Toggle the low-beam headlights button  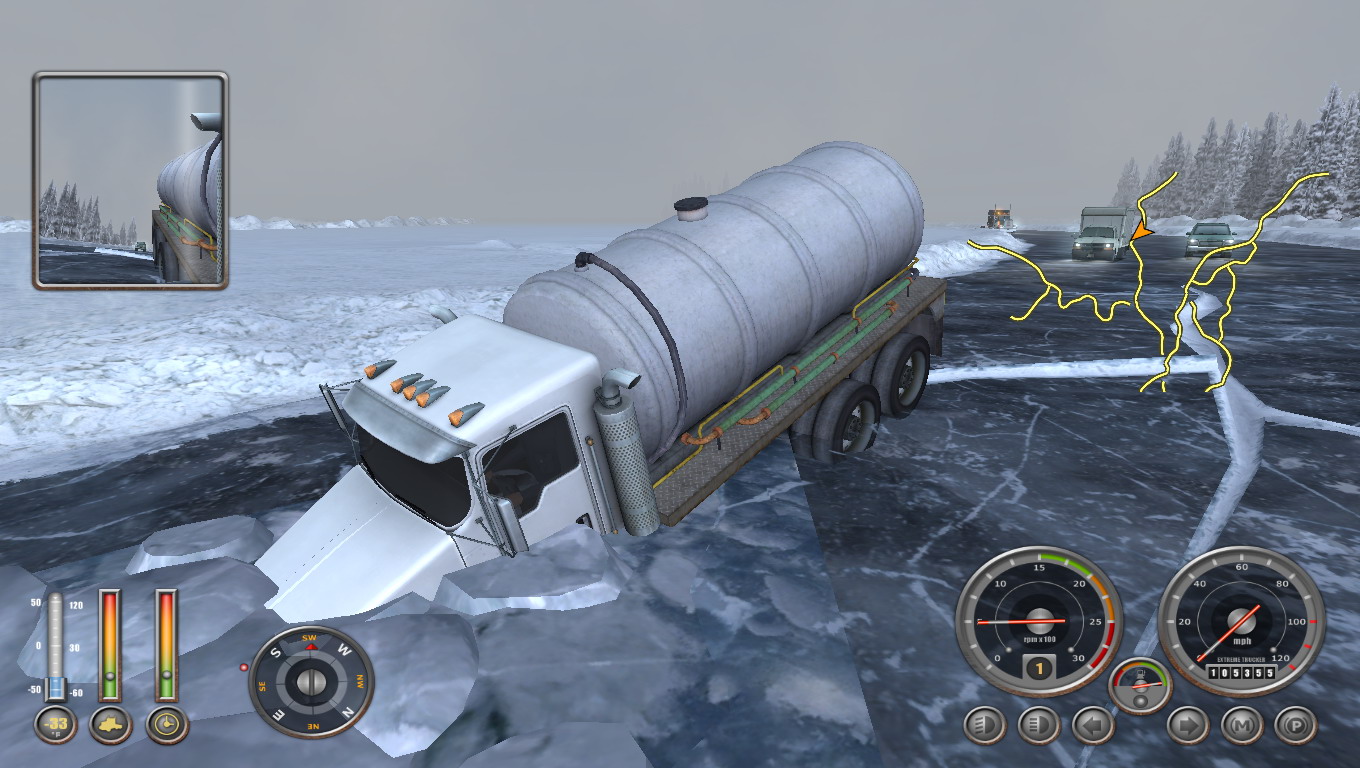click(985, 726)
